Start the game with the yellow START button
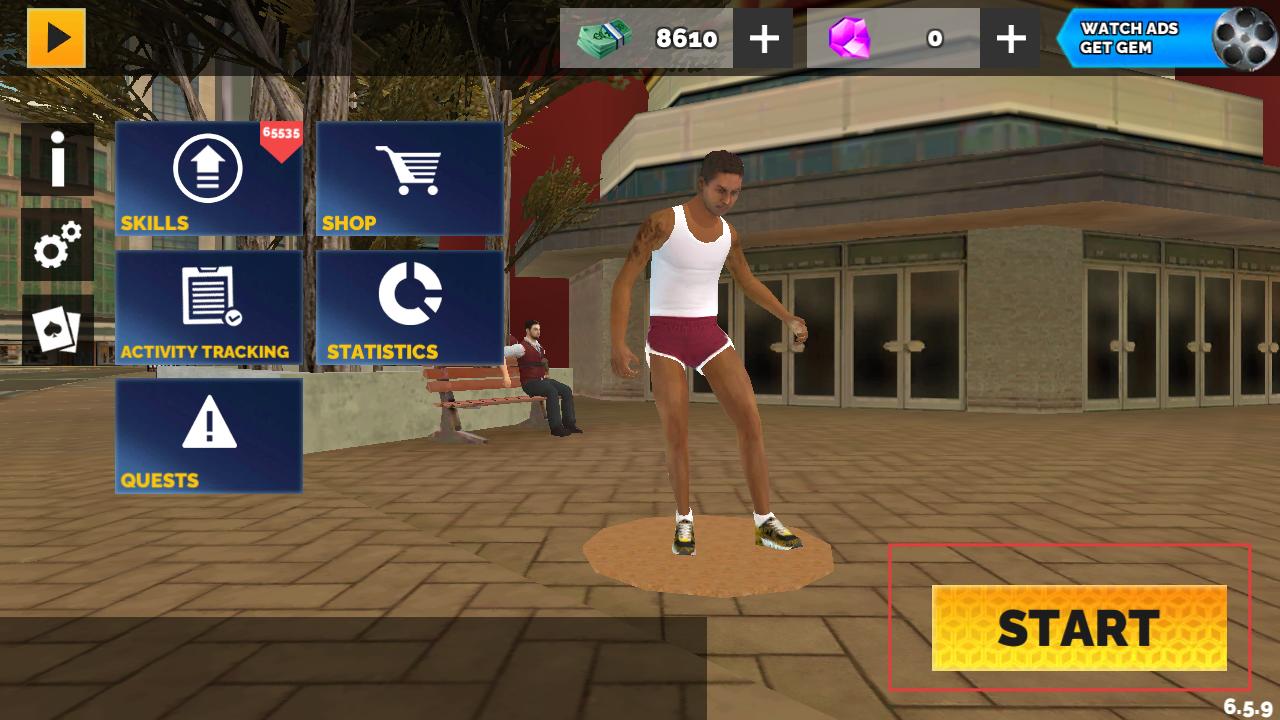The height and width of the screenshot is (720, 1280). pos(1079,628)
